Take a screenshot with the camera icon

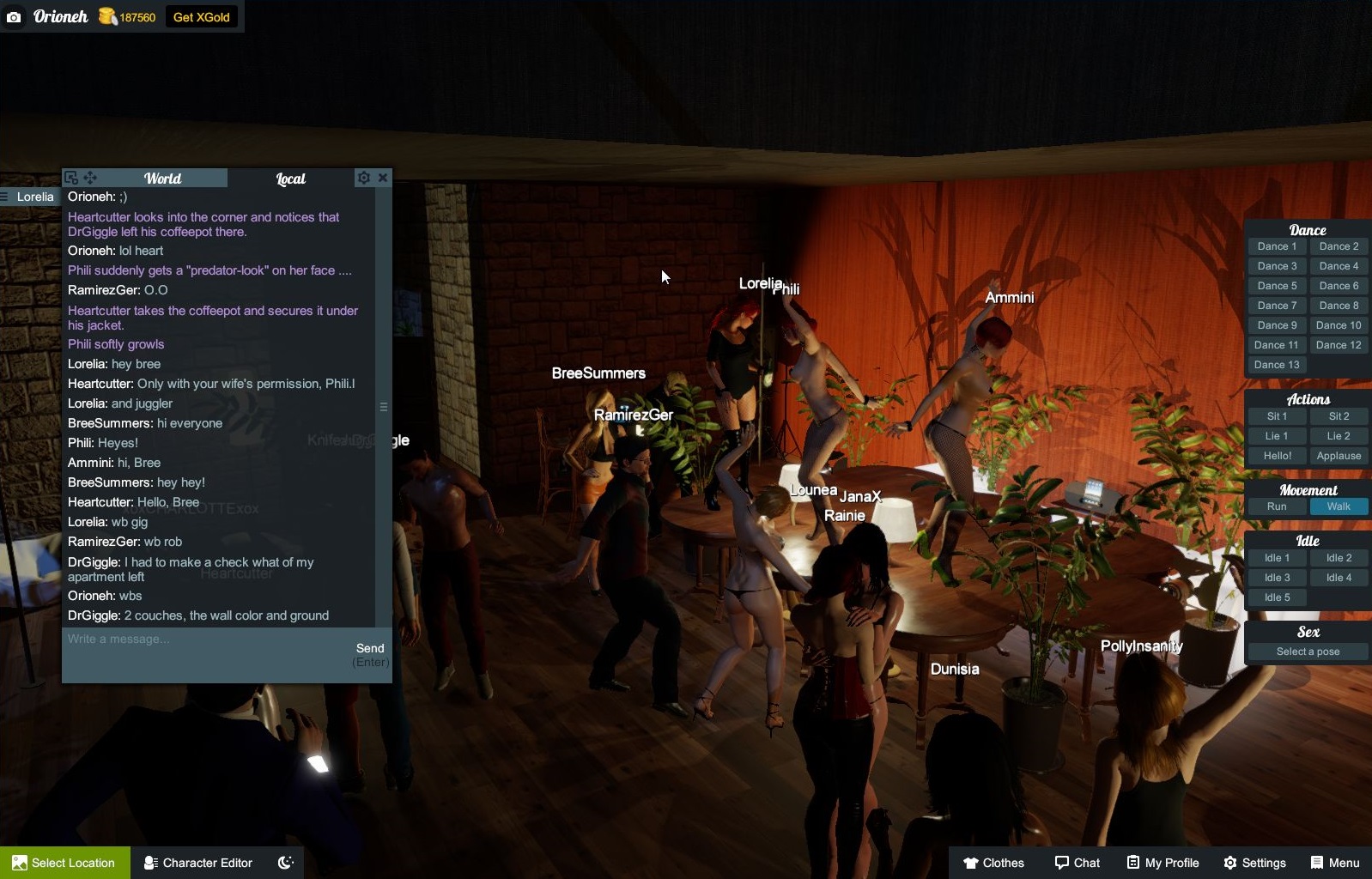tap(14, 17)
